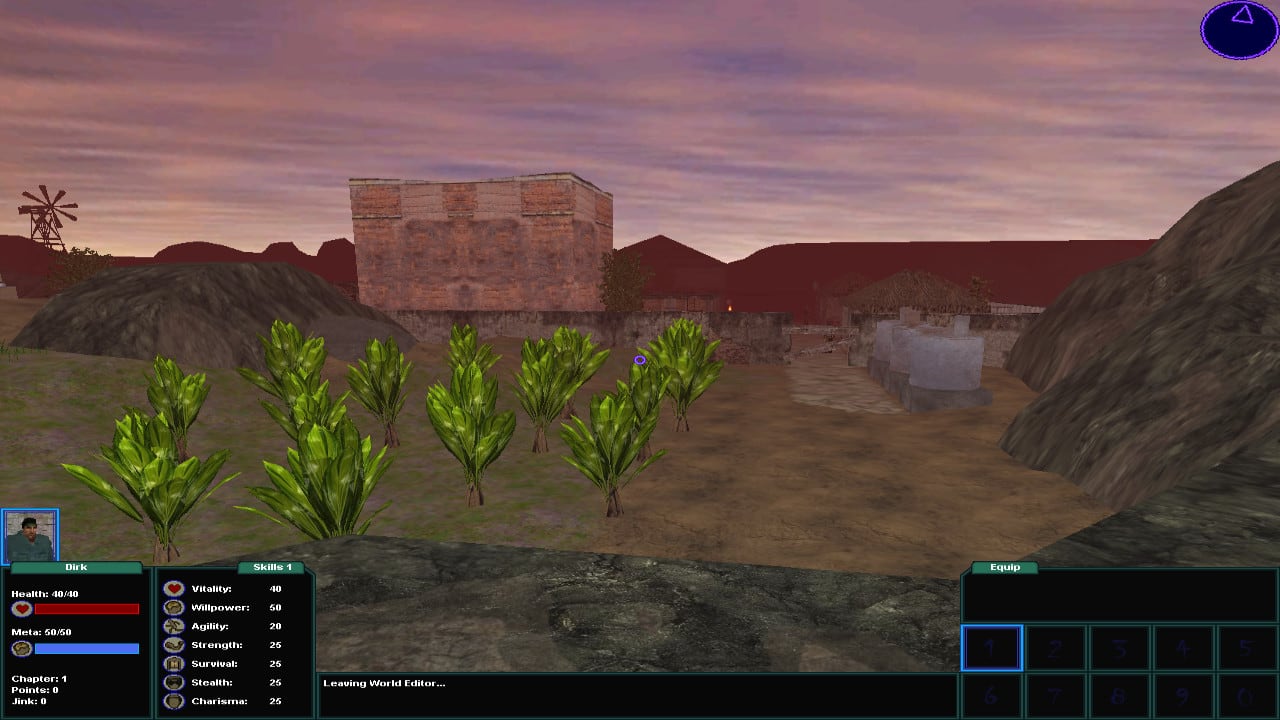Screen dimensions: 1280x720
Task: Click the Vitality heart icon
Action: 173,588
